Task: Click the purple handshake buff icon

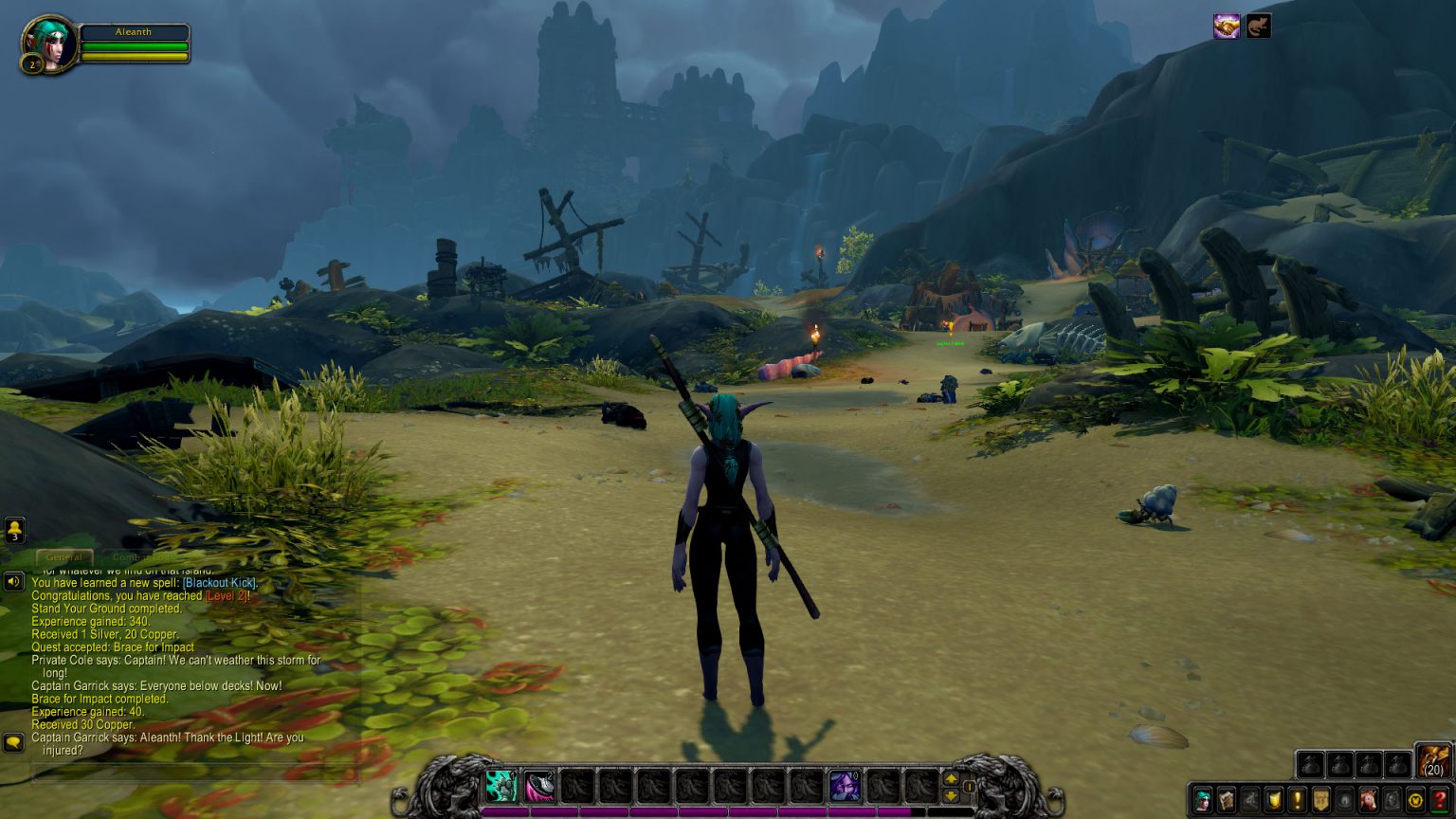Action: pyautogui.click(x=1227, y=27)
